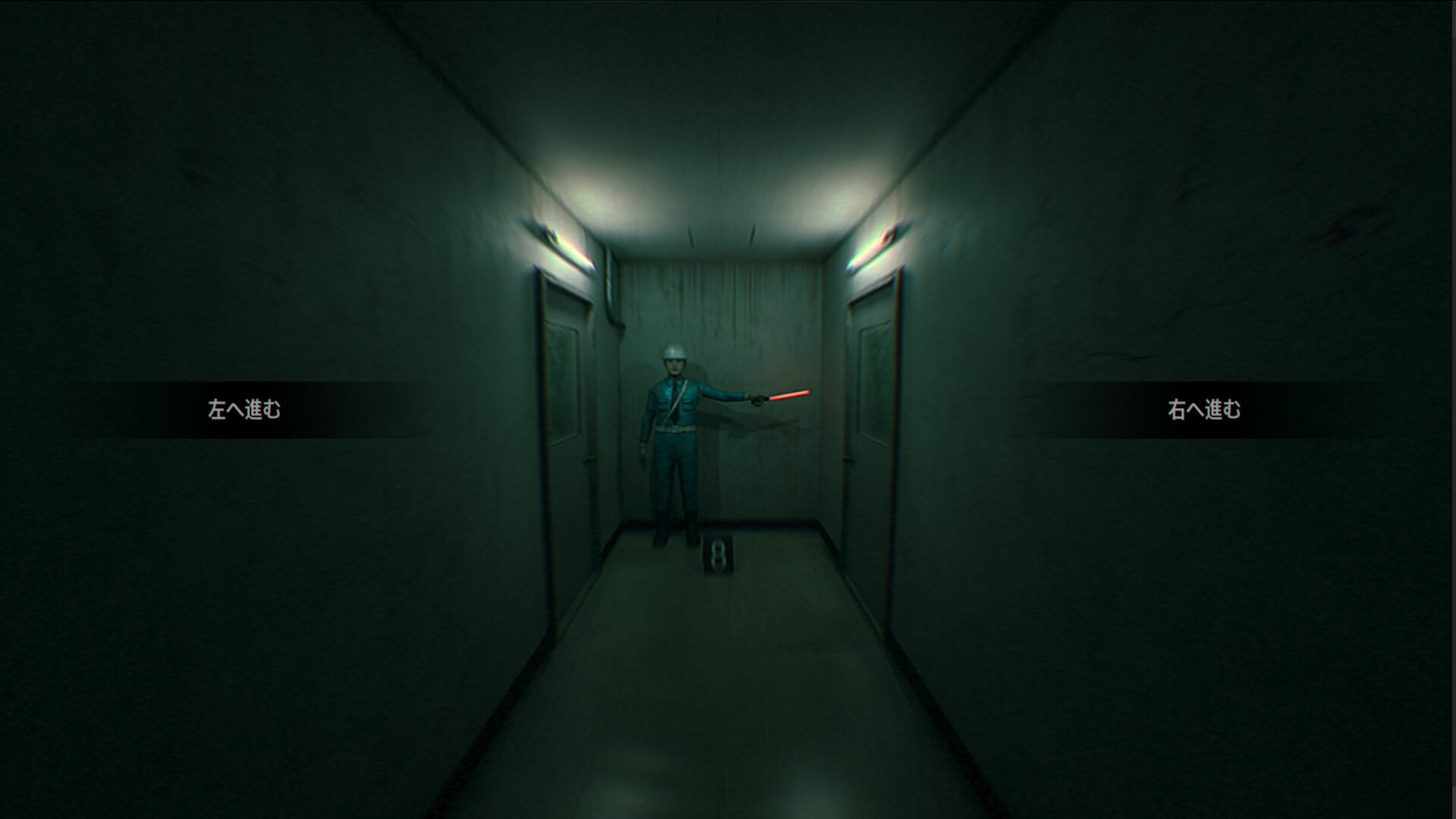The height and width of the screenshot is (819, 1456).
Task: Click the number 8 sign on the floor
Action: 718,554
